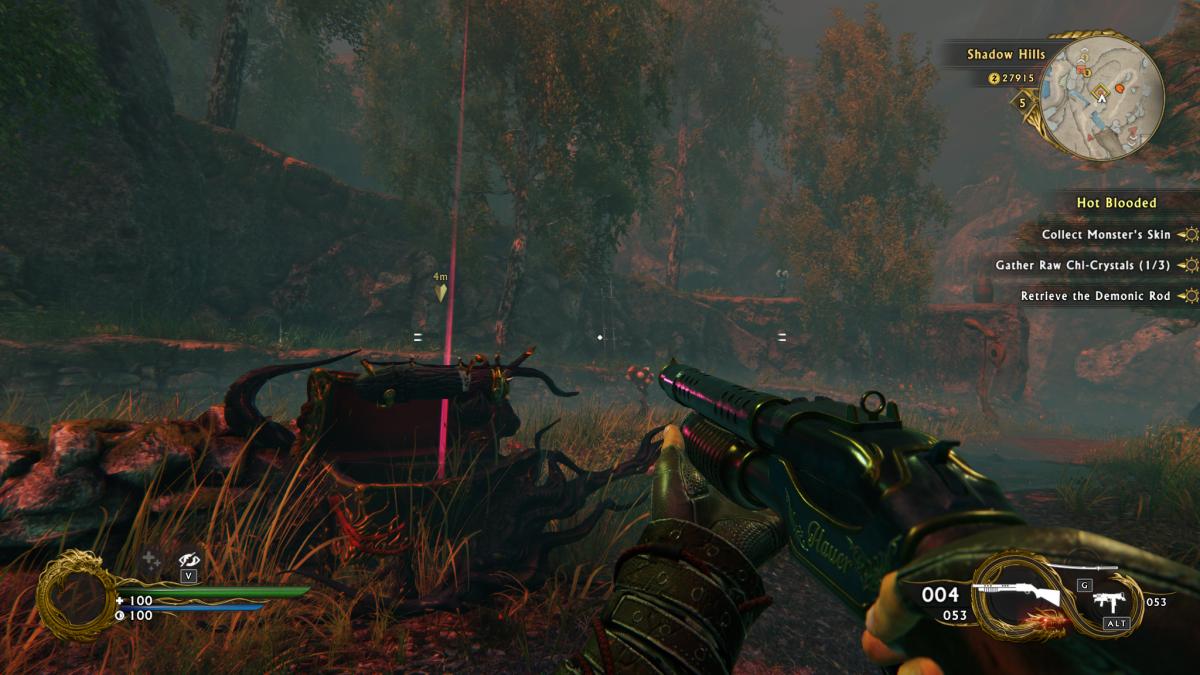This screenshot has width=1200, height=675.
Task: Select the Hot Blooded quest title
Action: pyautogui.click(x=1116, y=203)
